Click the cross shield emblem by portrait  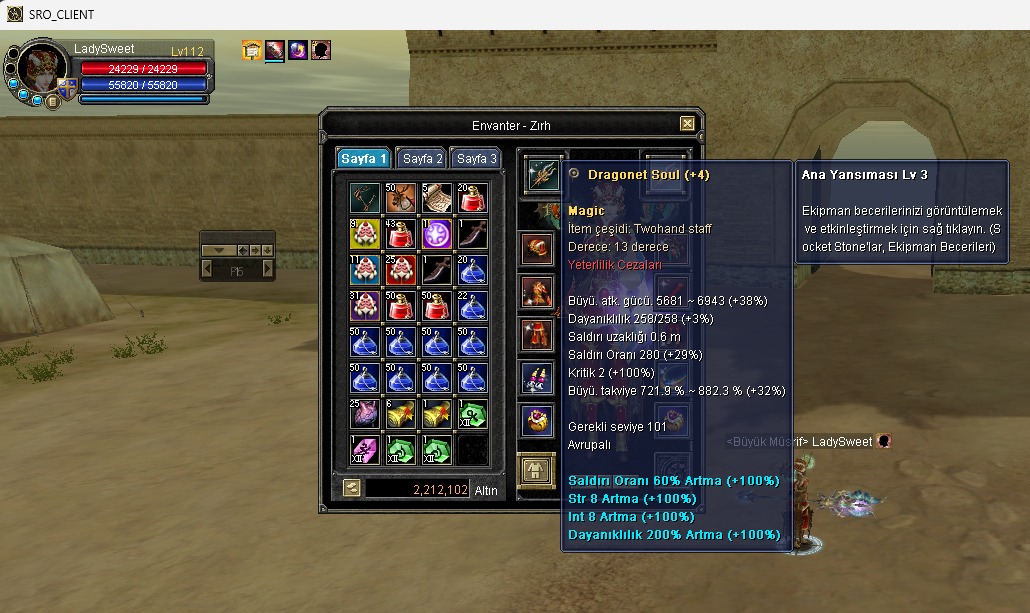[x=67, y=88]
